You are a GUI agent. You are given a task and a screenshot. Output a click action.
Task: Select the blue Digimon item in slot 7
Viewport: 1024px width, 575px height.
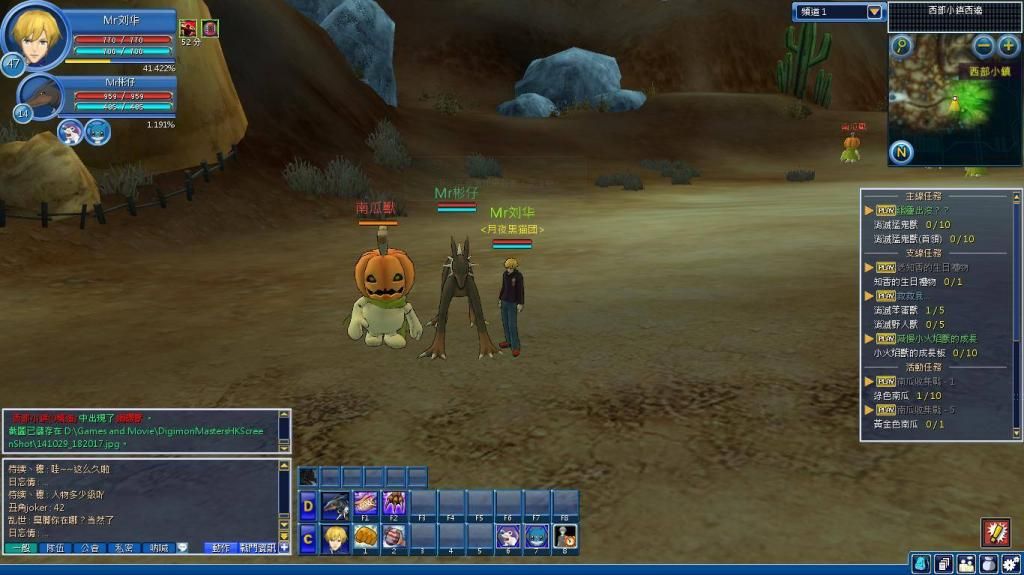click(x=537, y=538)
